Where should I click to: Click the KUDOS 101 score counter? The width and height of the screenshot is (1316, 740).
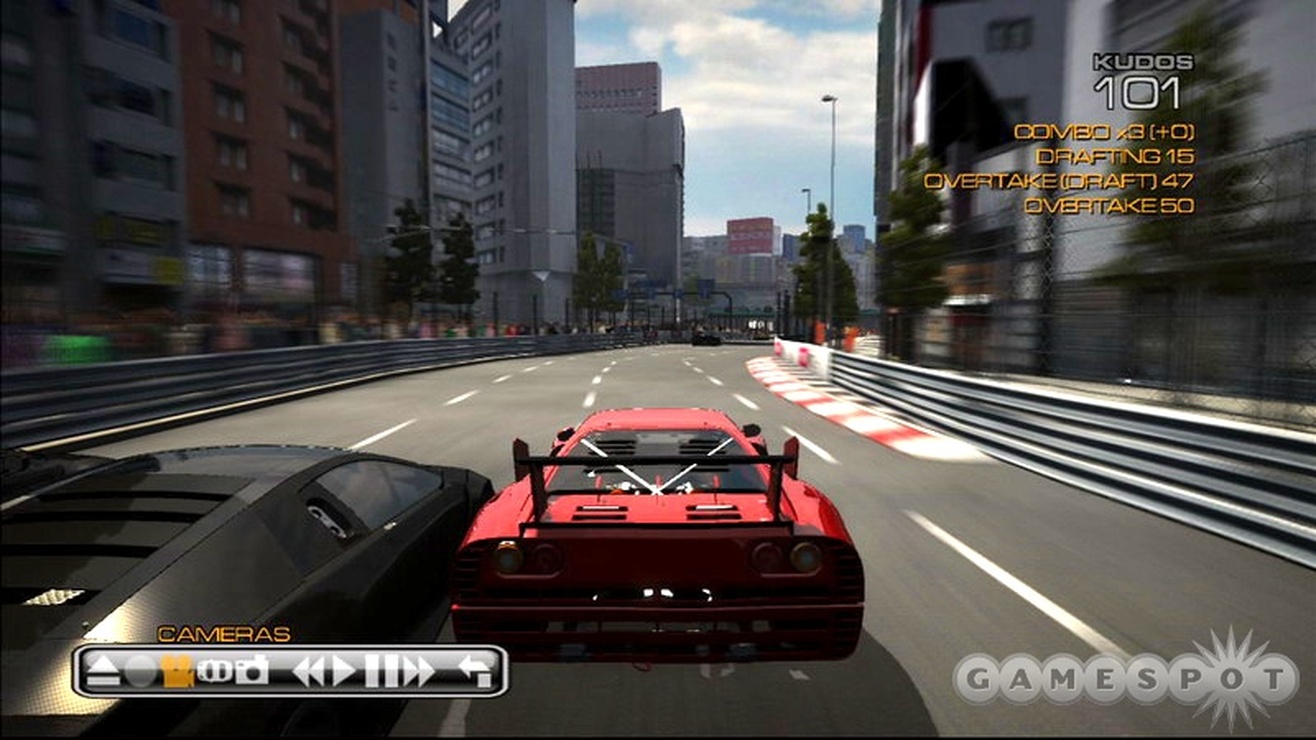click(1142, 75)
